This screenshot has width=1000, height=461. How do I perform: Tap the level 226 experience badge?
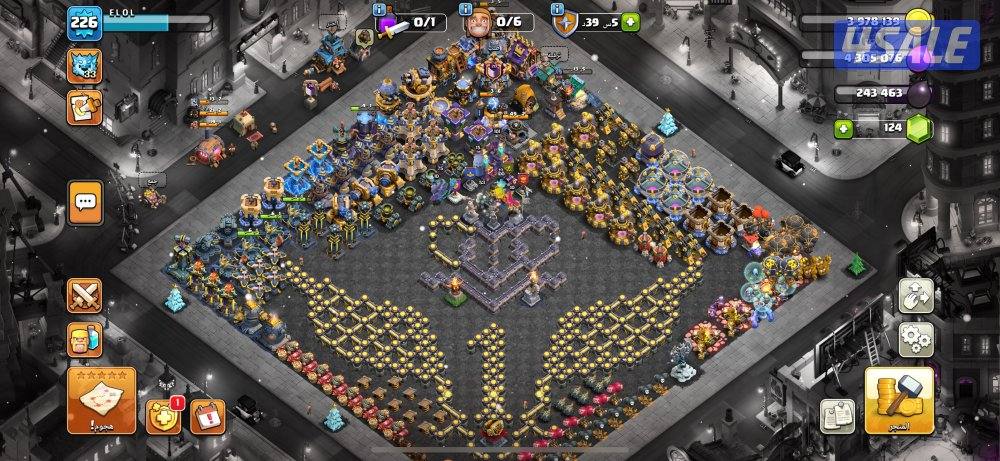(83, 25)
